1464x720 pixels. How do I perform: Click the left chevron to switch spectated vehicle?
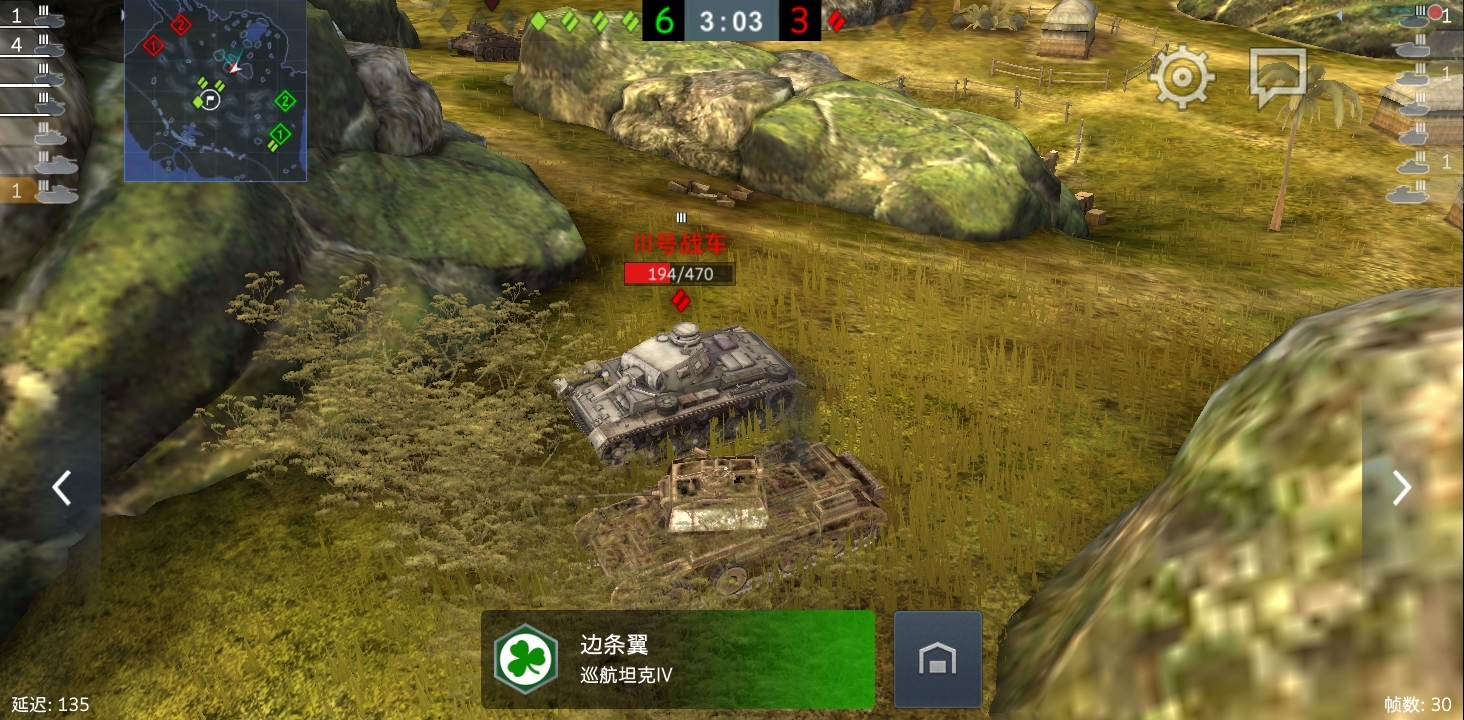tap(60, 488)
